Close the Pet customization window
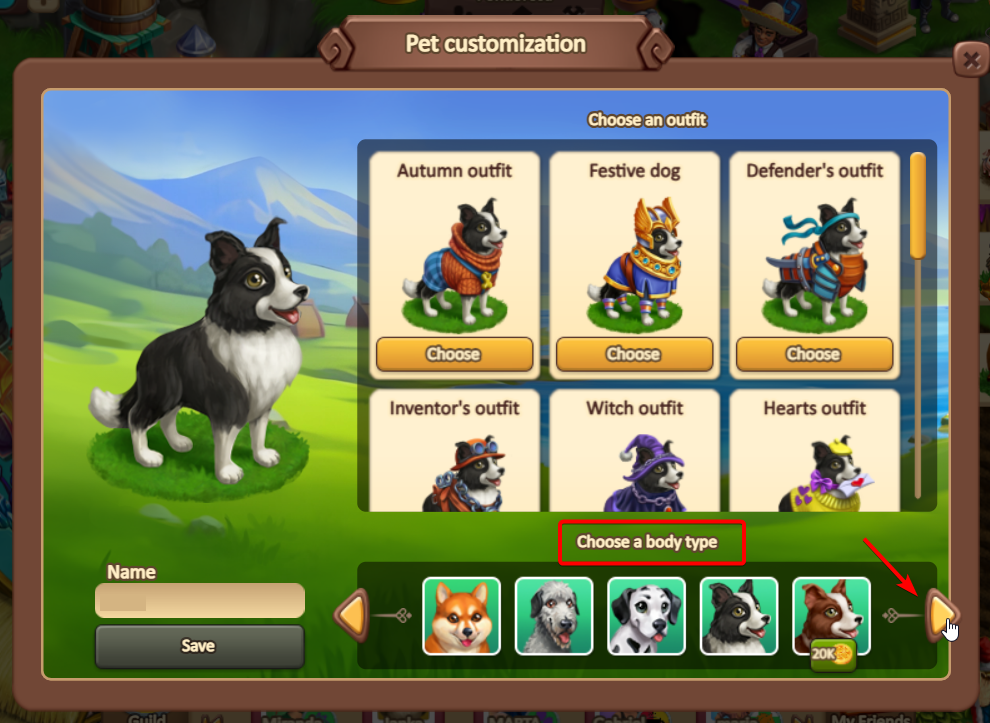 coord(969,60)
